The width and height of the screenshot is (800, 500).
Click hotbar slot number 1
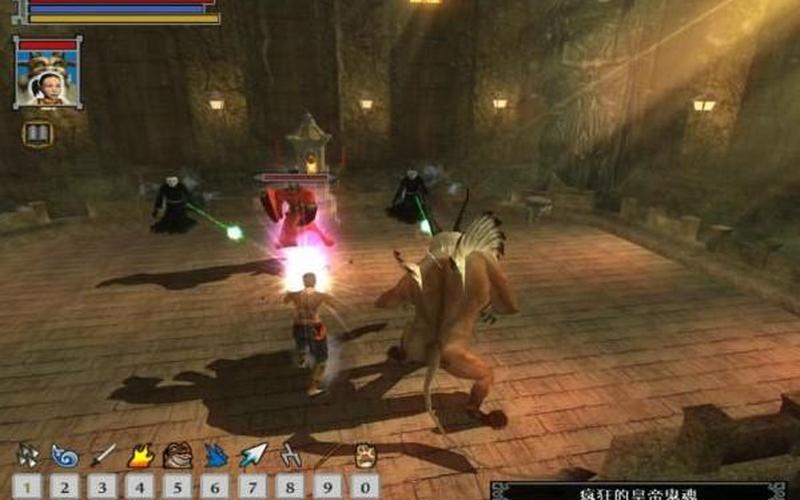tap(27, 486)
